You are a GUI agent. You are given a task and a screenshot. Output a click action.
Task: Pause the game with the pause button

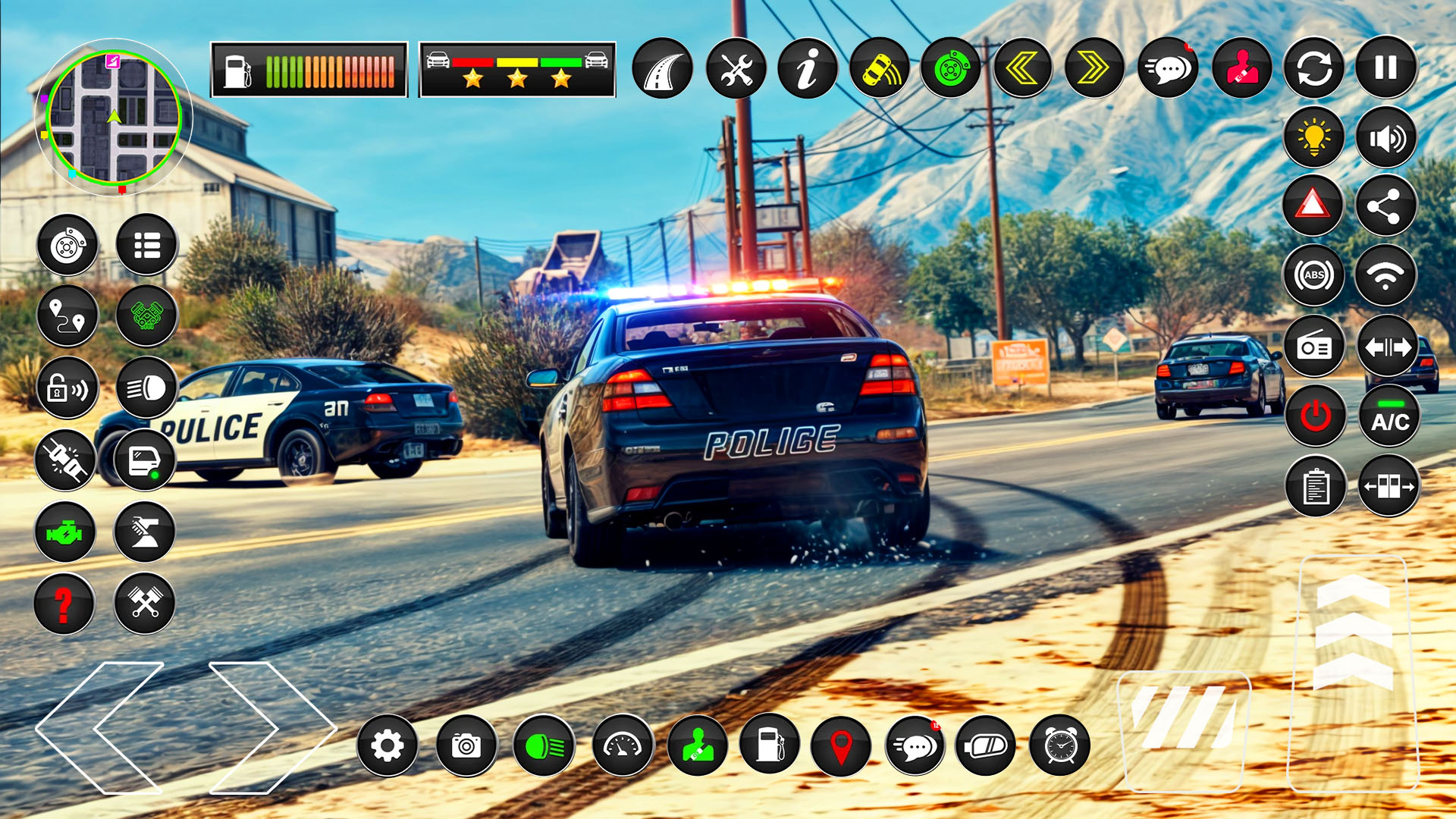click(x=1385, y=68)
